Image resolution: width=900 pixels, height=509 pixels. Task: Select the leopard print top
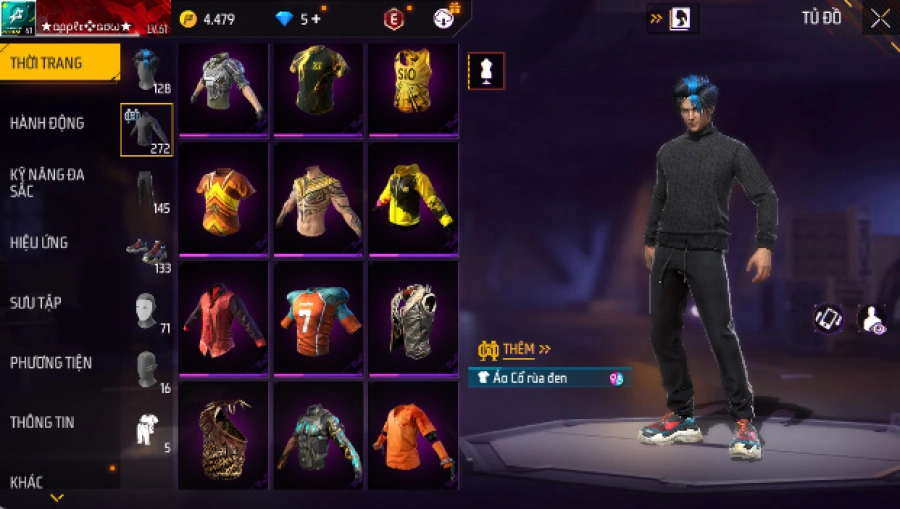(222, 436)
